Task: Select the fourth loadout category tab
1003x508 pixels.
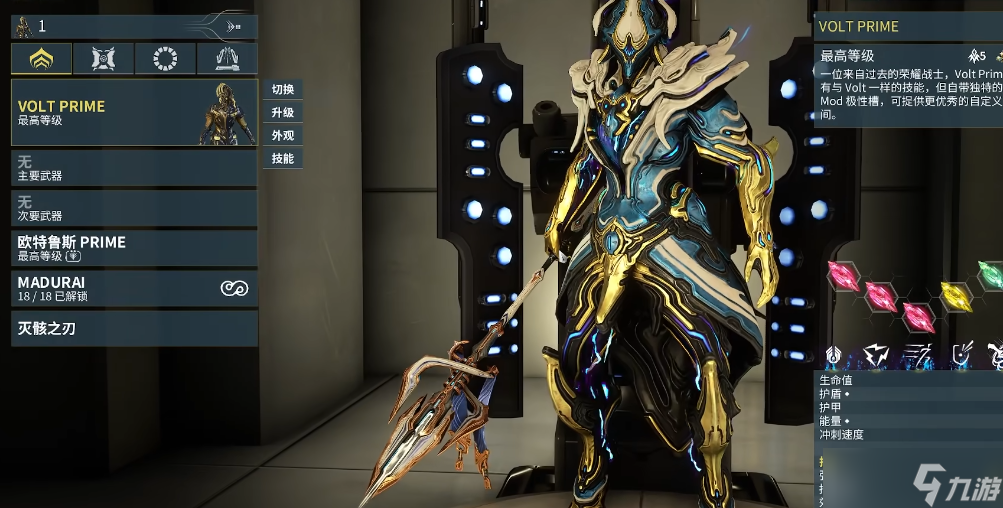Action: 226,59
